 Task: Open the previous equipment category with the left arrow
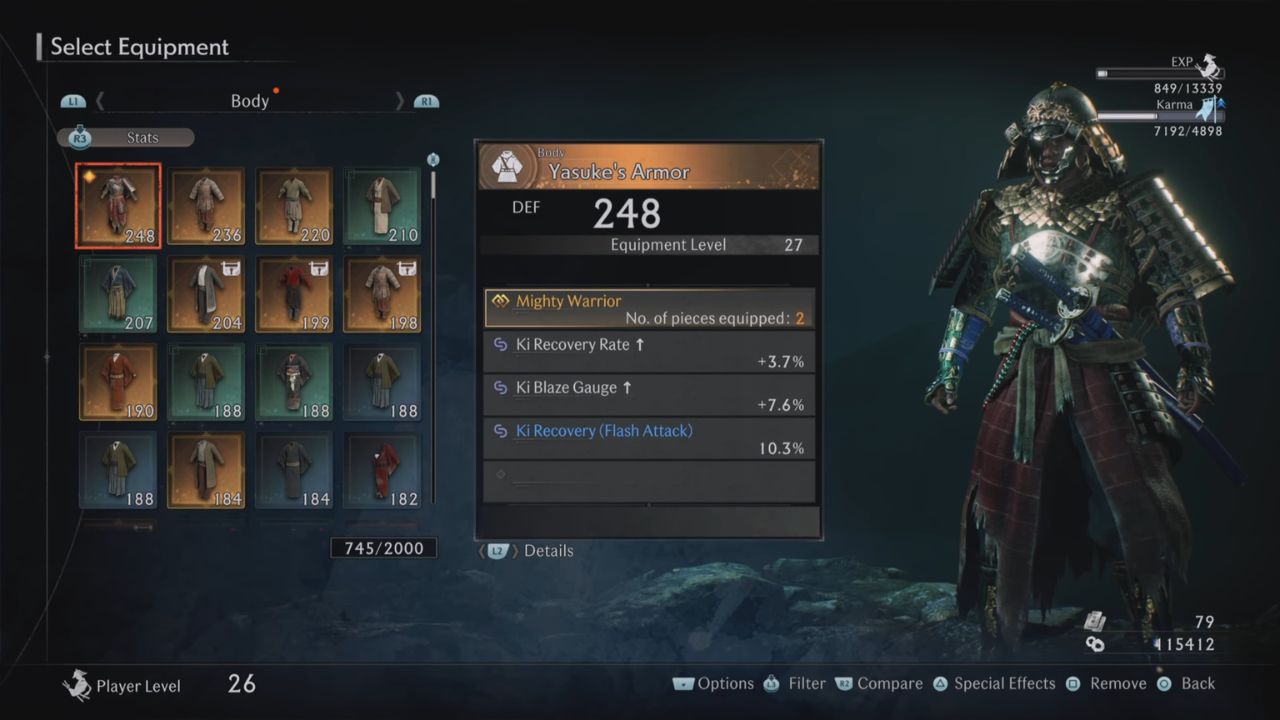pos(100,101)
